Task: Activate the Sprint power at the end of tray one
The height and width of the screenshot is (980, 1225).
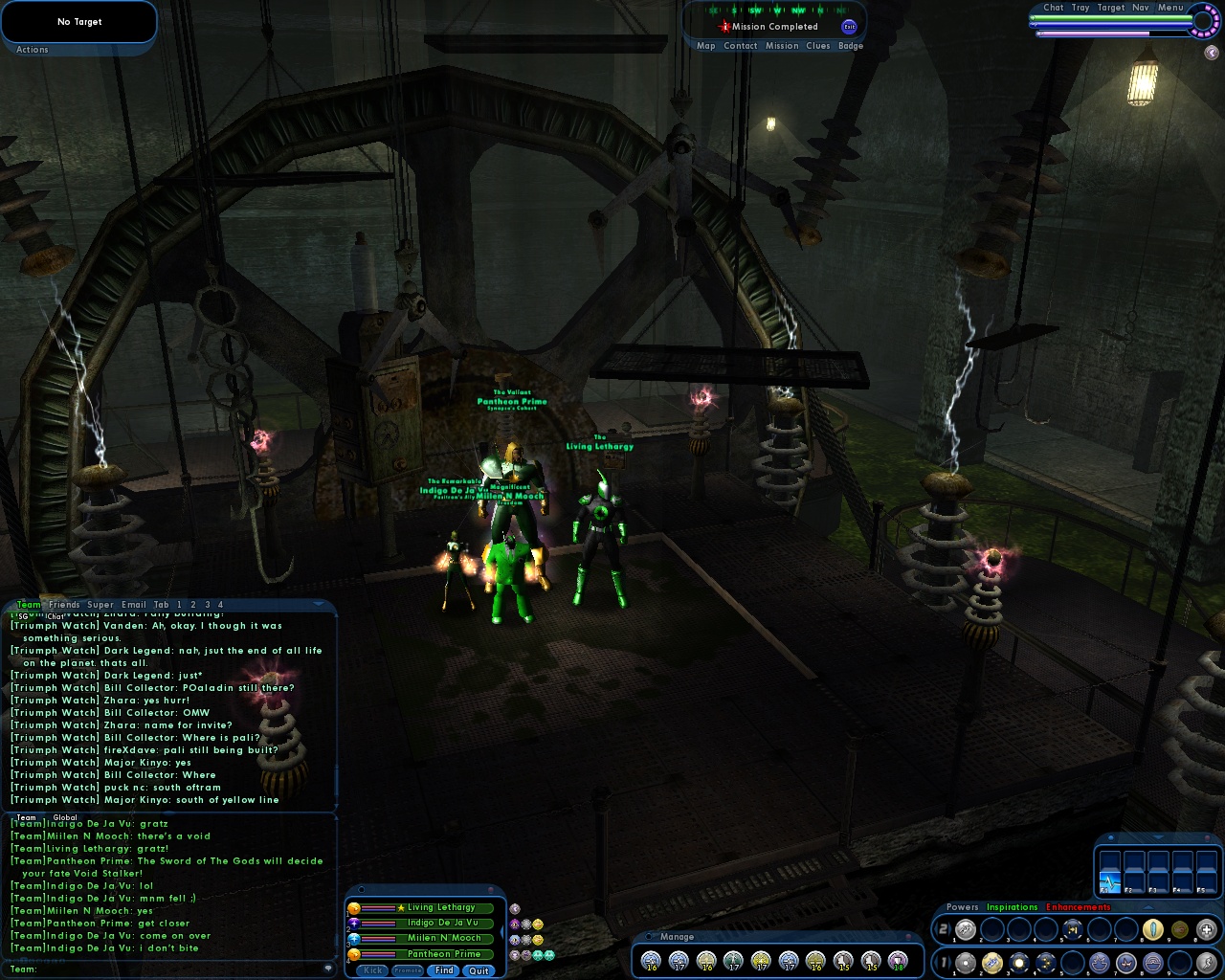Action: 1208,963
